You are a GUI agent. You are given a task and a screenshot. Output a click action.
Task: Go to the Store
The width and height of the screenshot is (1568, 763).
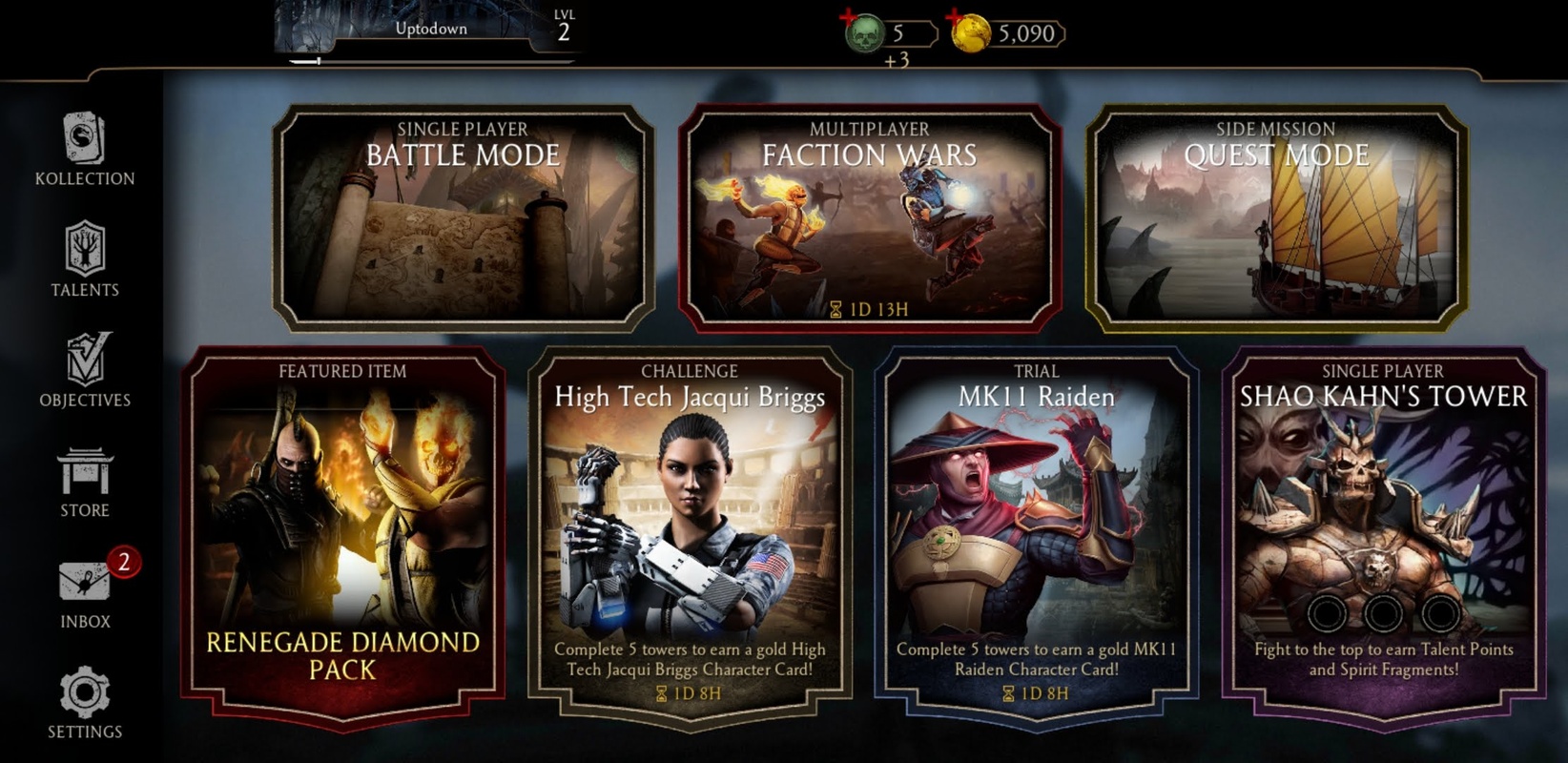tap(85, 482)
